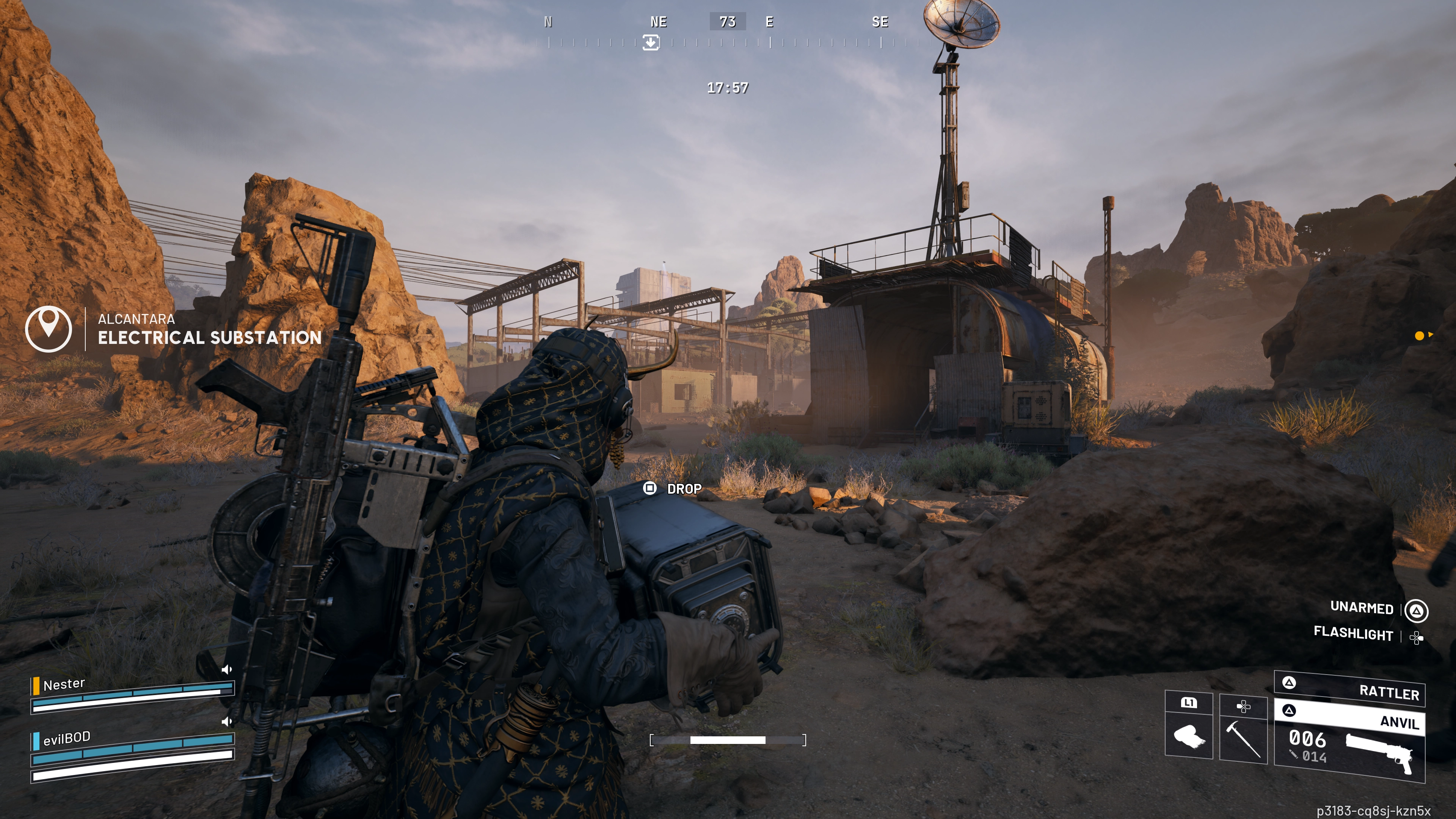Toggle Nester's voice speaker icon
1456x819 pixels.
click(x=227, y=670)
